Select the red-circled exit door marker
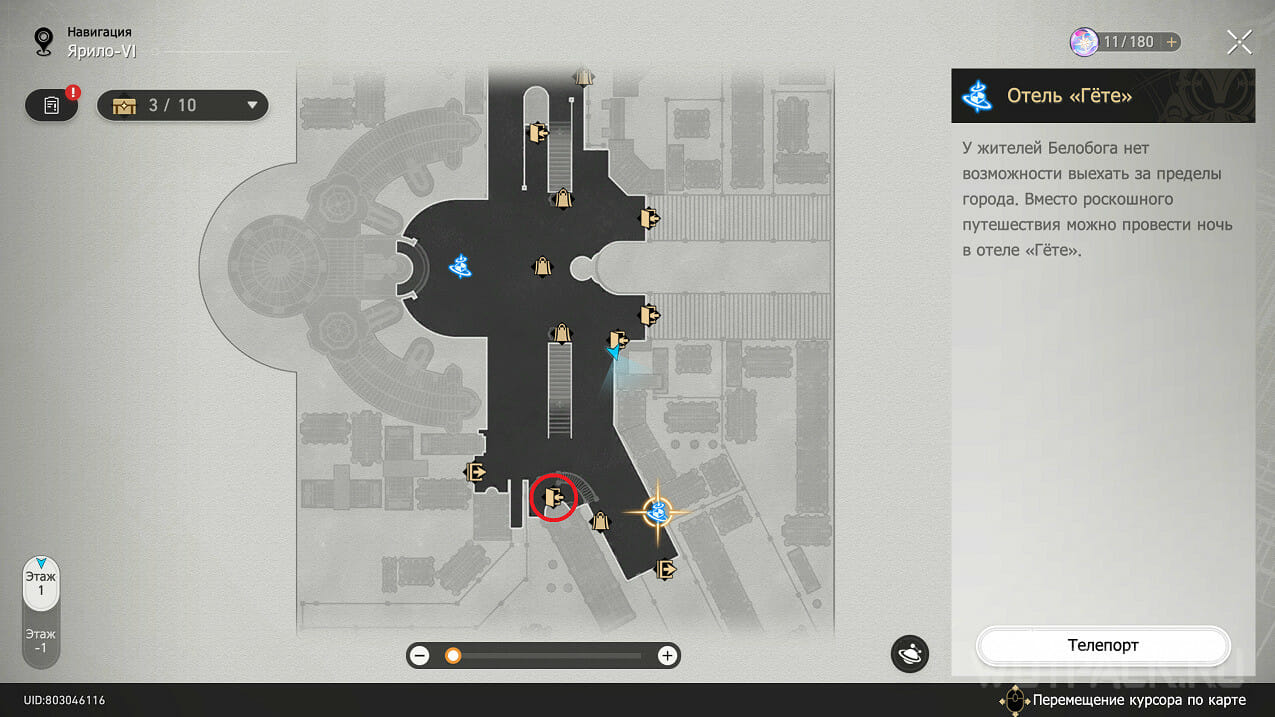 pyautogui.click(x=554, y=497)
